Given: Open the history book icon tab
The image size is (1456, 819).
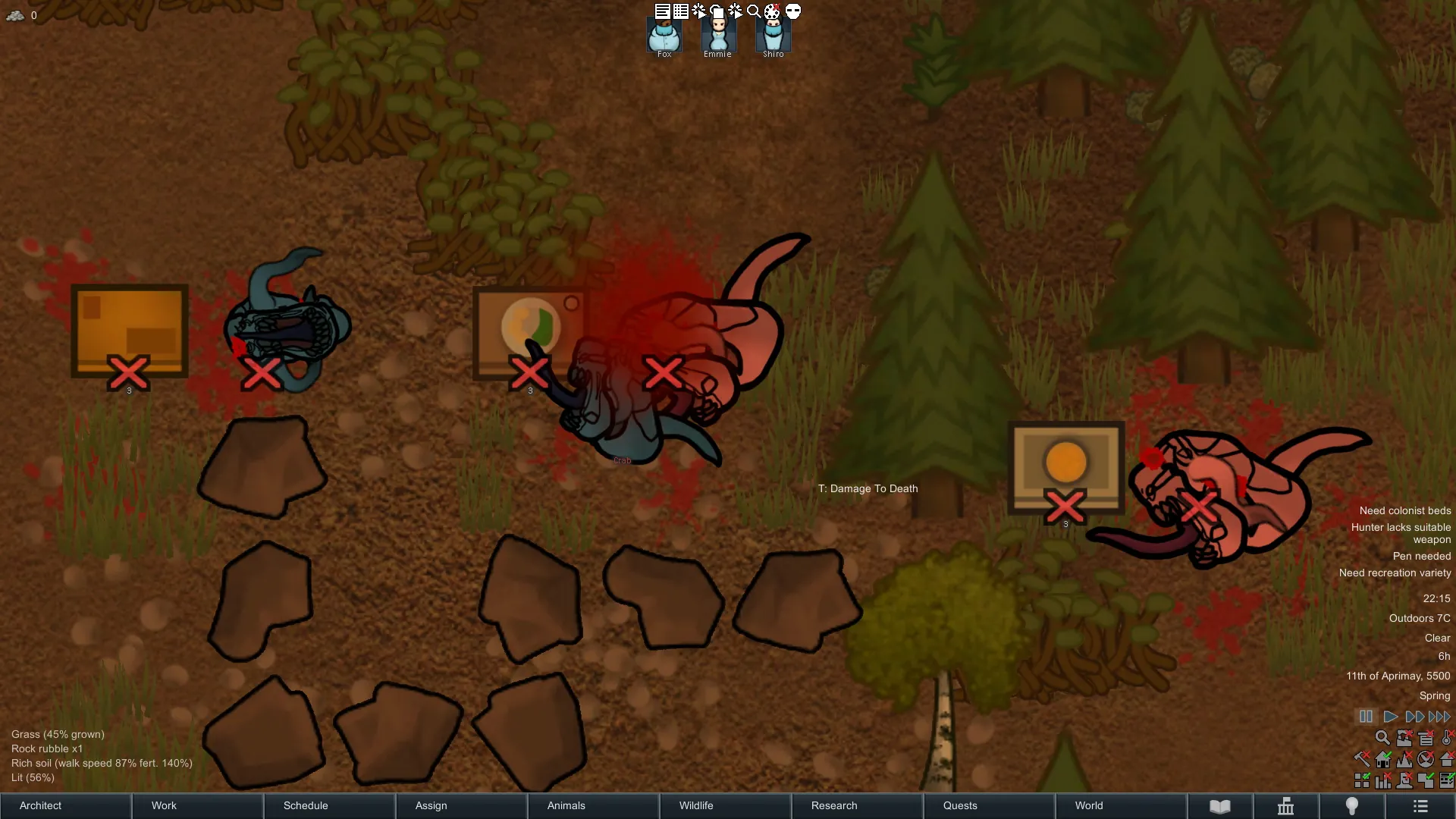Looking at the screenshot, I should coord(1220,806).
